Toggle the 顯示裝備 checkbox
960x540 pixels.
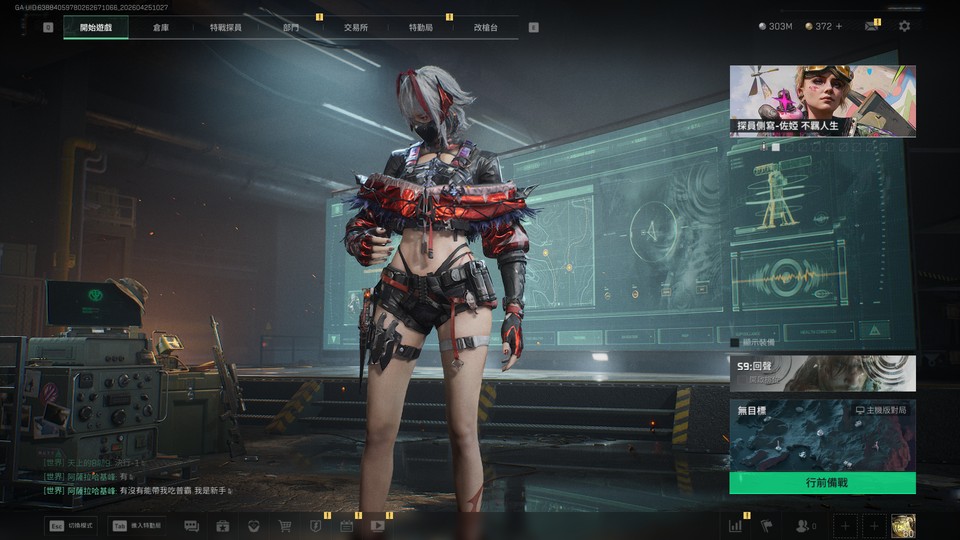pyautogui.click(x=735, y=342)
